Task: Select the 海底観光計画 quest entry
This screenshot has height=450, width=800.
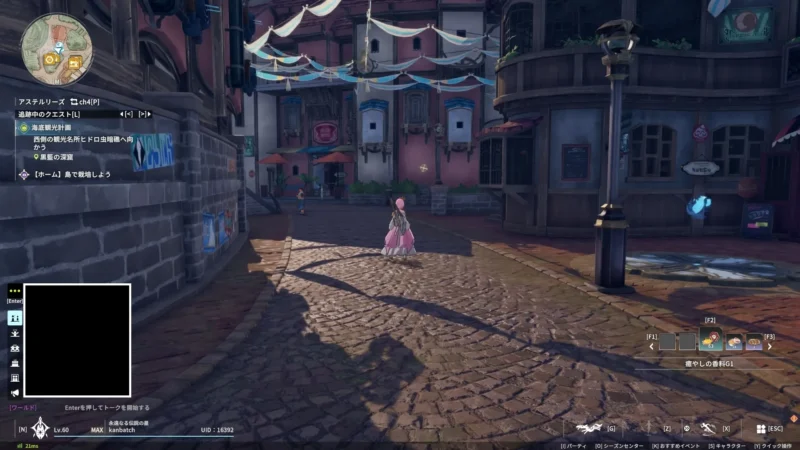Action: [50, 128]
